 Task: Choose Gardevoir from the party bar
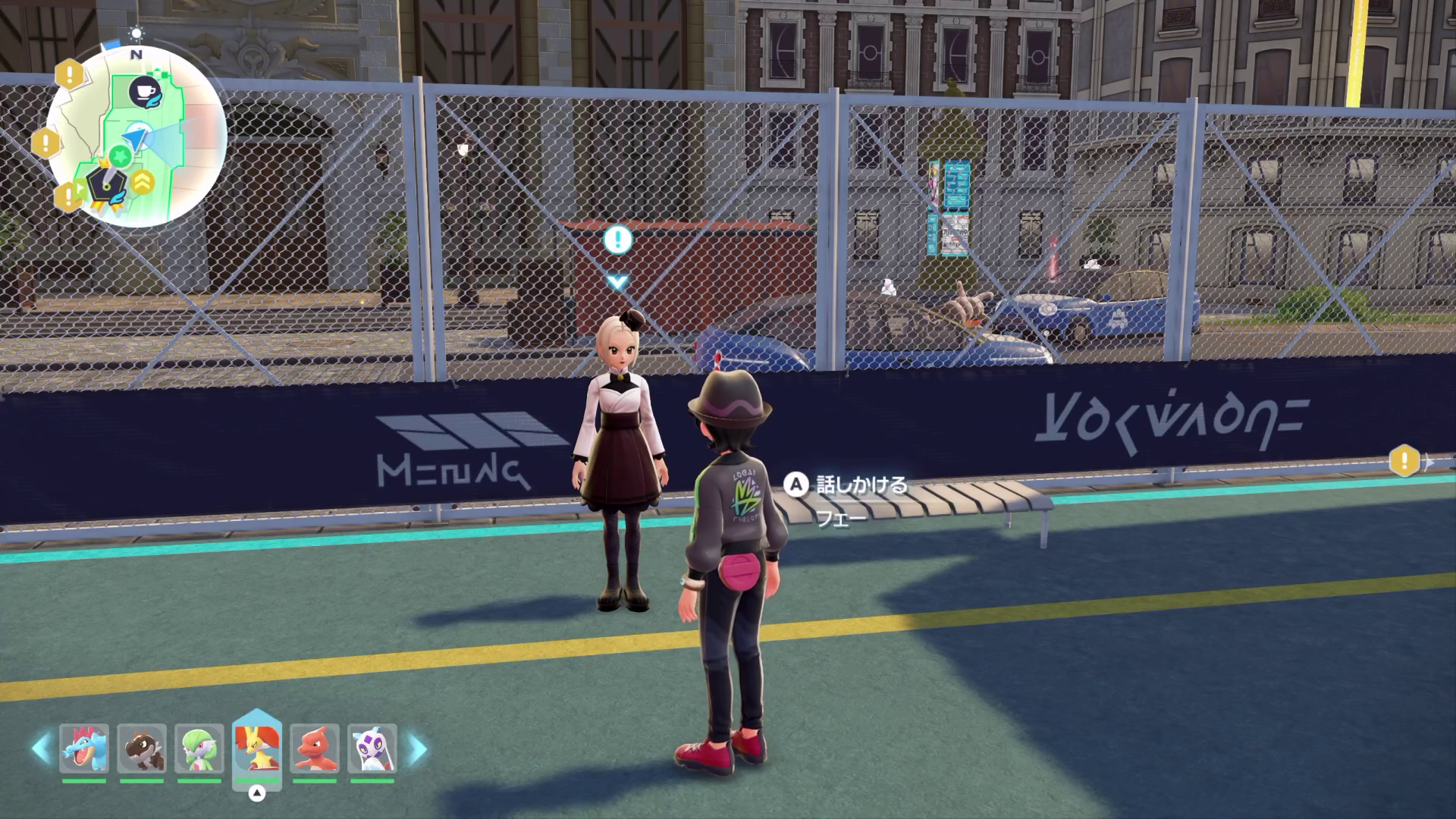[x=199, y=748]
